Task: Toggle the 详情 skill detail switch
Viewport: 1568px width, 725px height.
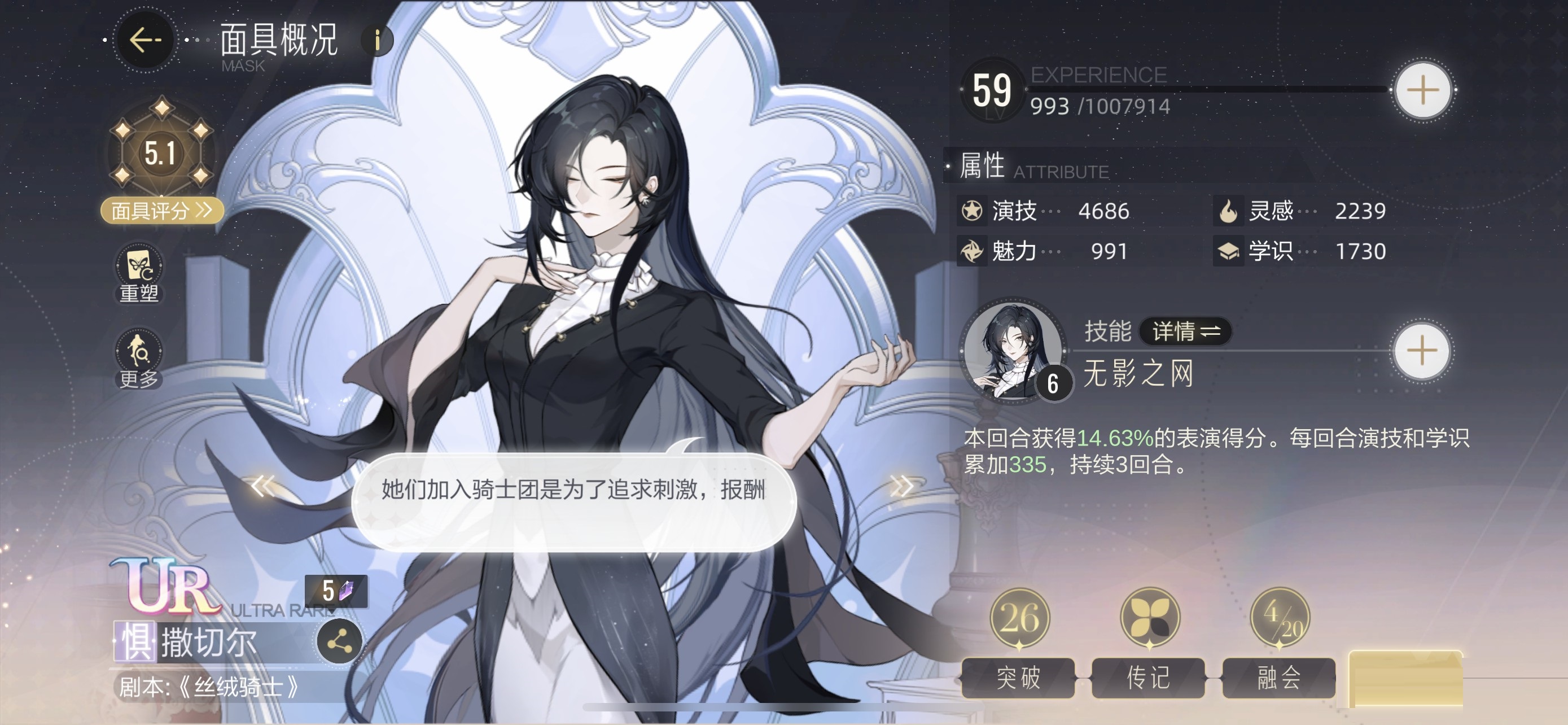Action: tap(1185, 333)
